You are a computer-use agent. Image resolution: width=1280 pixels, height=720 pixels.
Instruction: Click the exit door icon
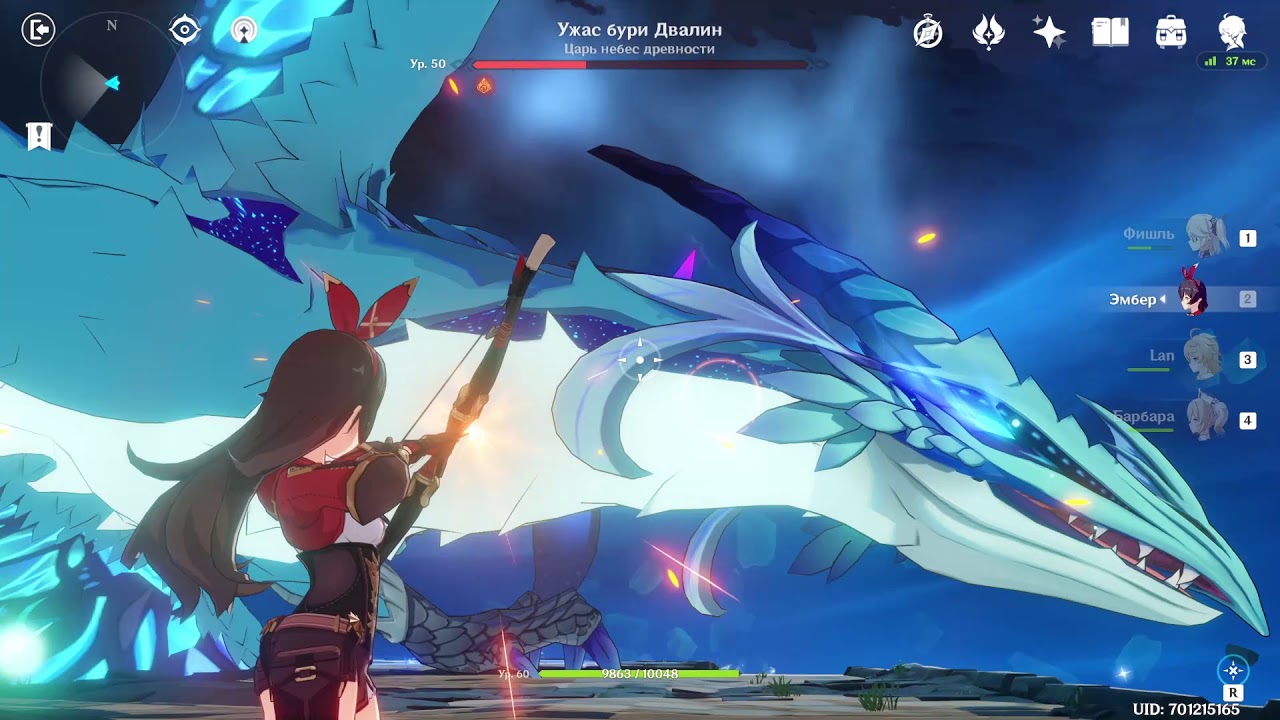[38, 30]
